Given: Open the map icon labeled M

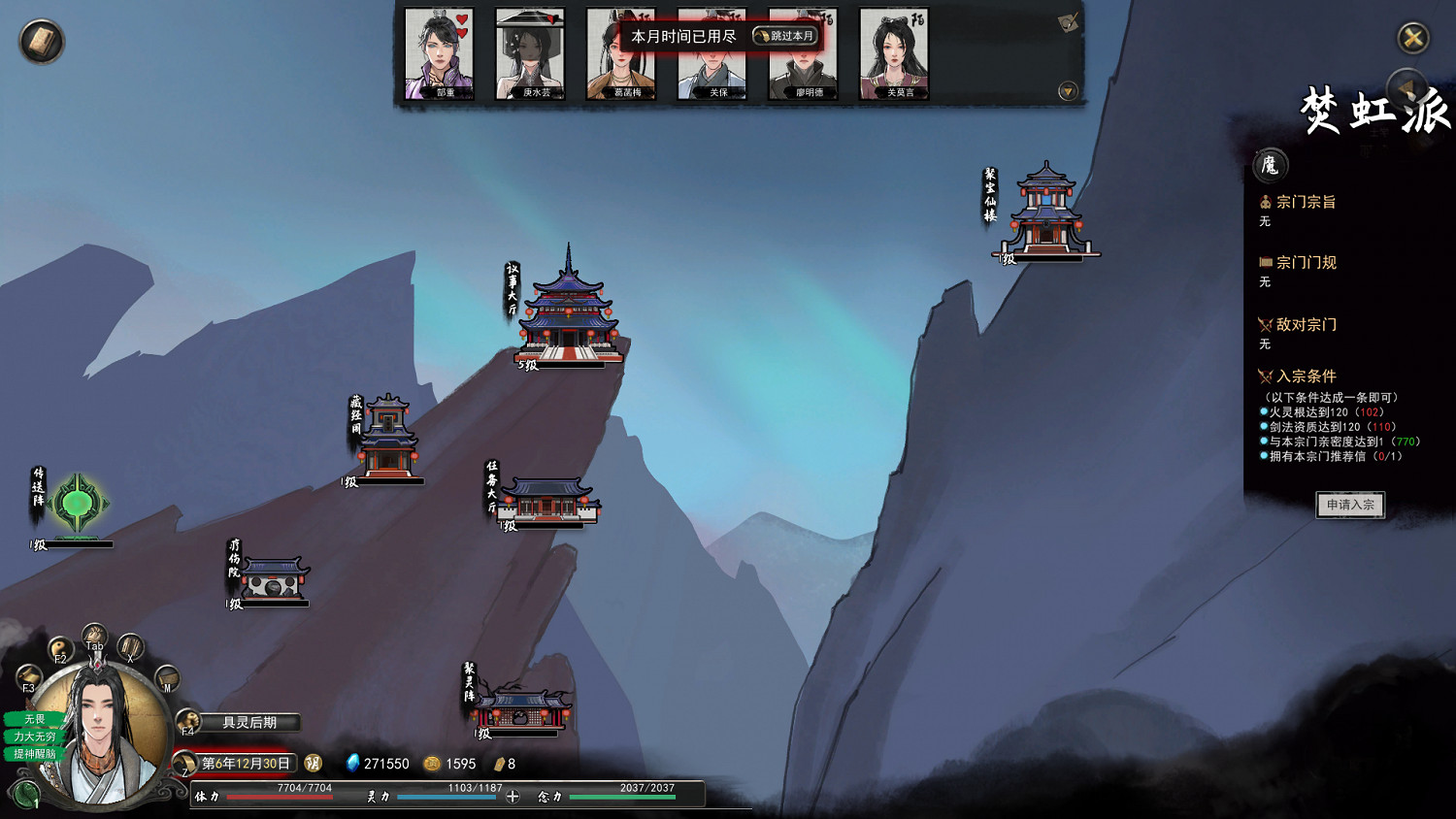Looking at the screenshot, I should 167,677.
